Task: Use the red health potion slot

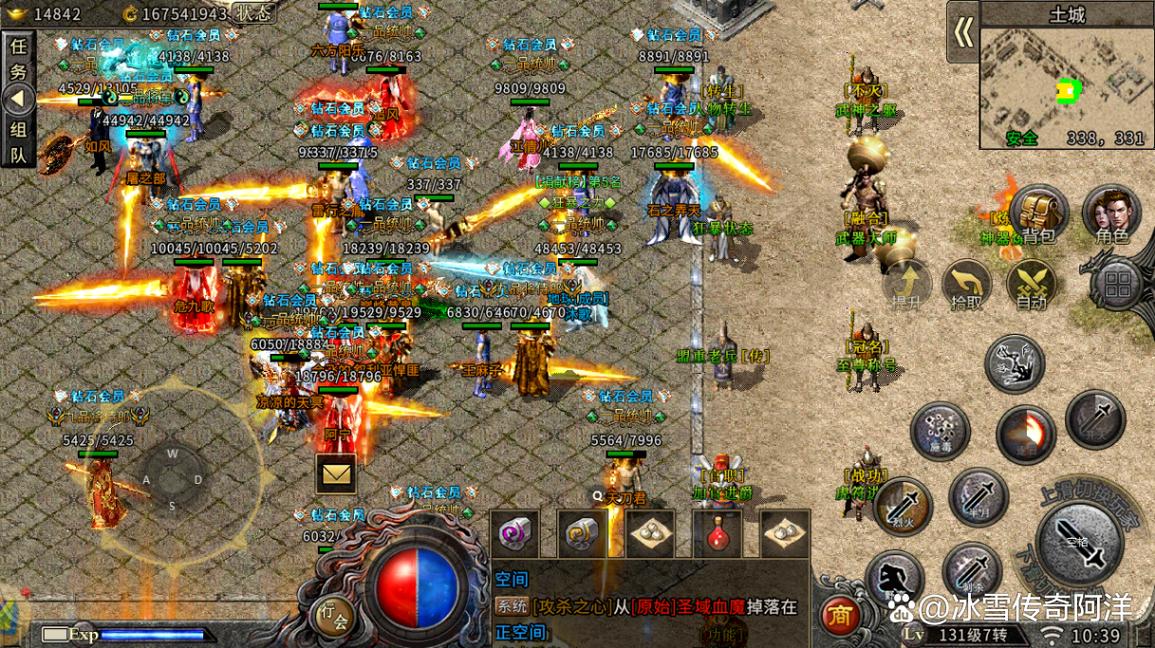Action: tap(716, 533)
